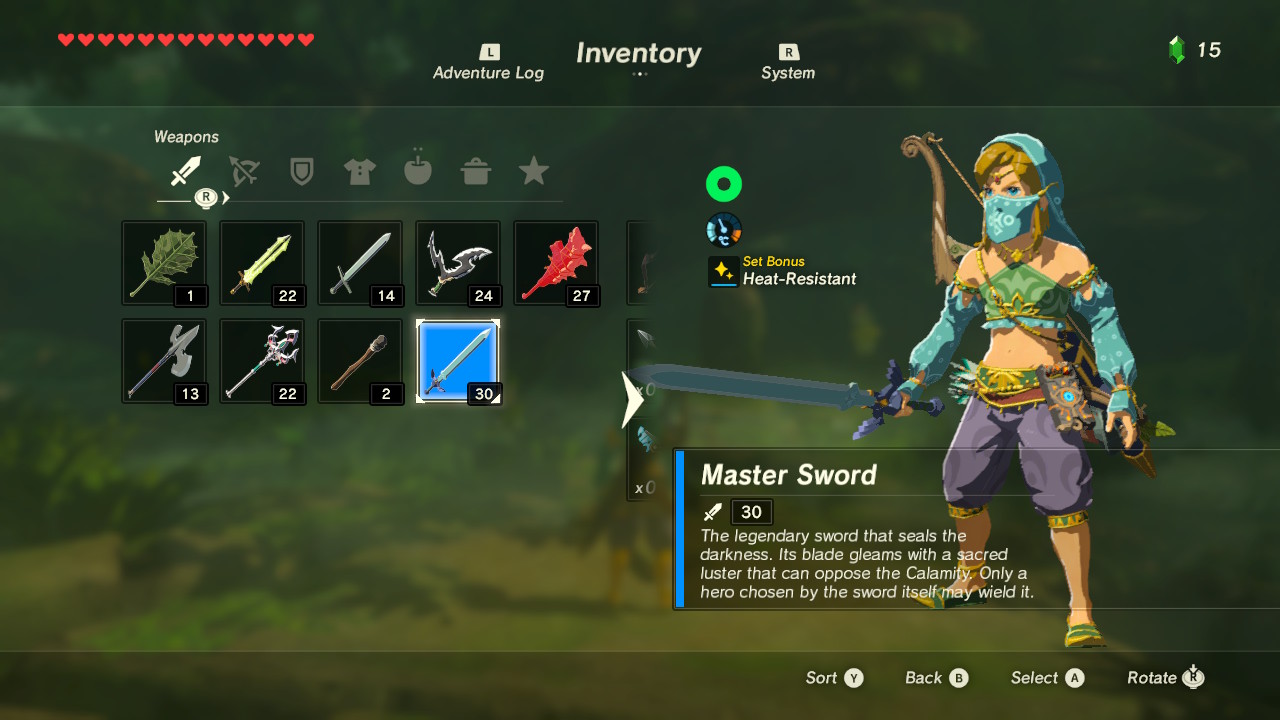Expand the R shoulder category switcher
Viewport: 1280px width, 720px height.
(205, 198)
